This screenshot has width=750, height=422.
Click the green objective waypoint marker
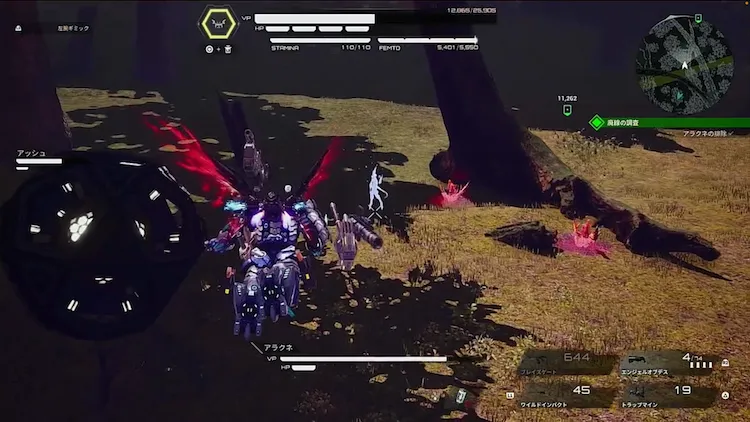click(568, 110)
